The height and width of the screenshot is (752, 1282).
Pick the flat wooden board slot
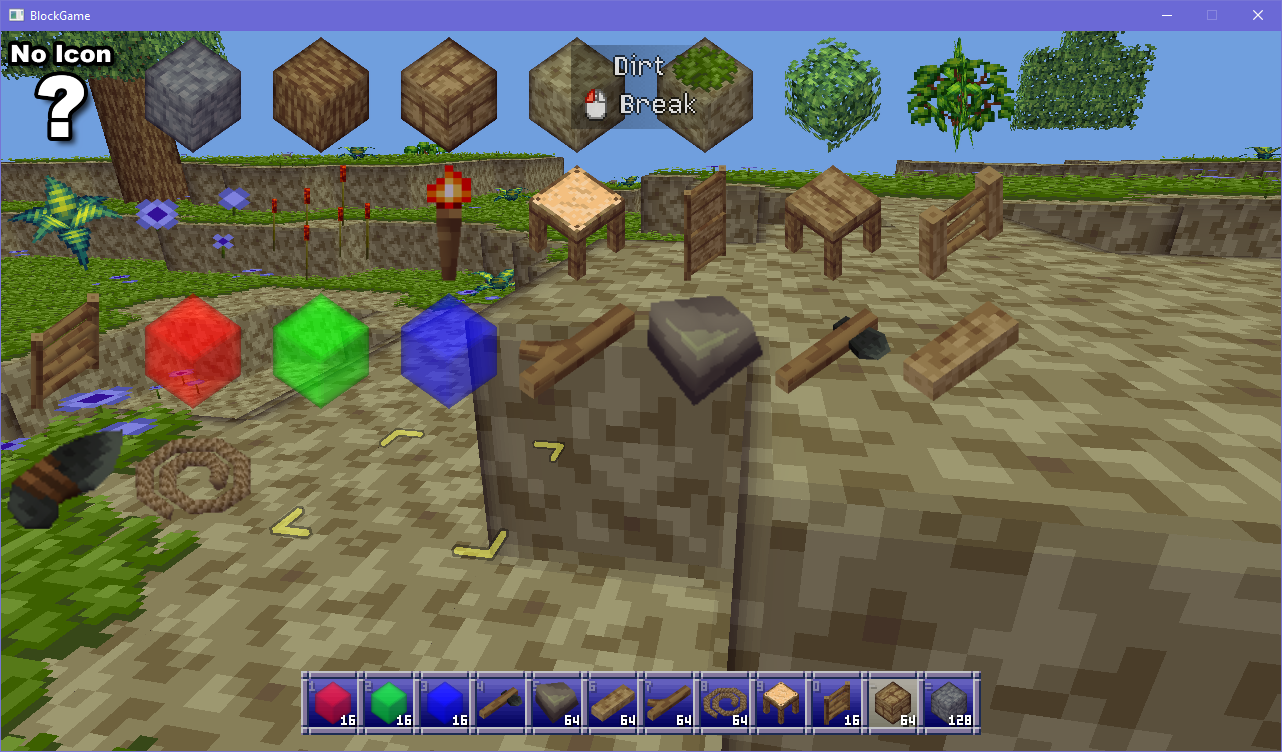(x=612, y=703)
